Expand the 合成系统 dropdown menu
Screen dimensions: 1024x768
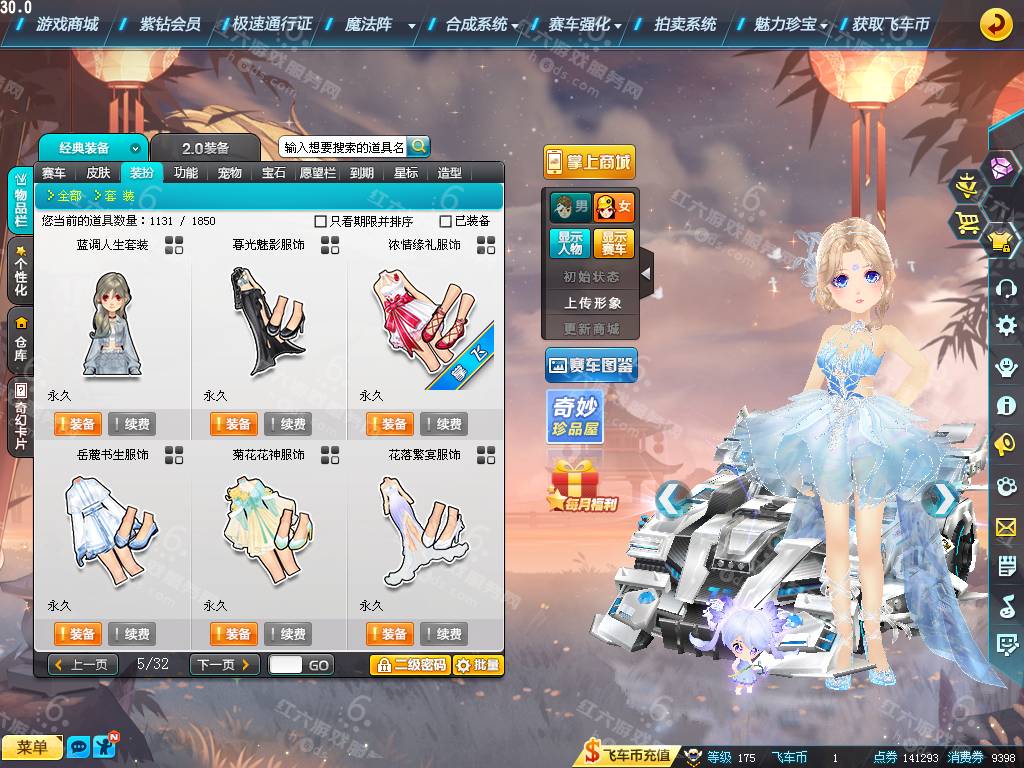(482, 24)
